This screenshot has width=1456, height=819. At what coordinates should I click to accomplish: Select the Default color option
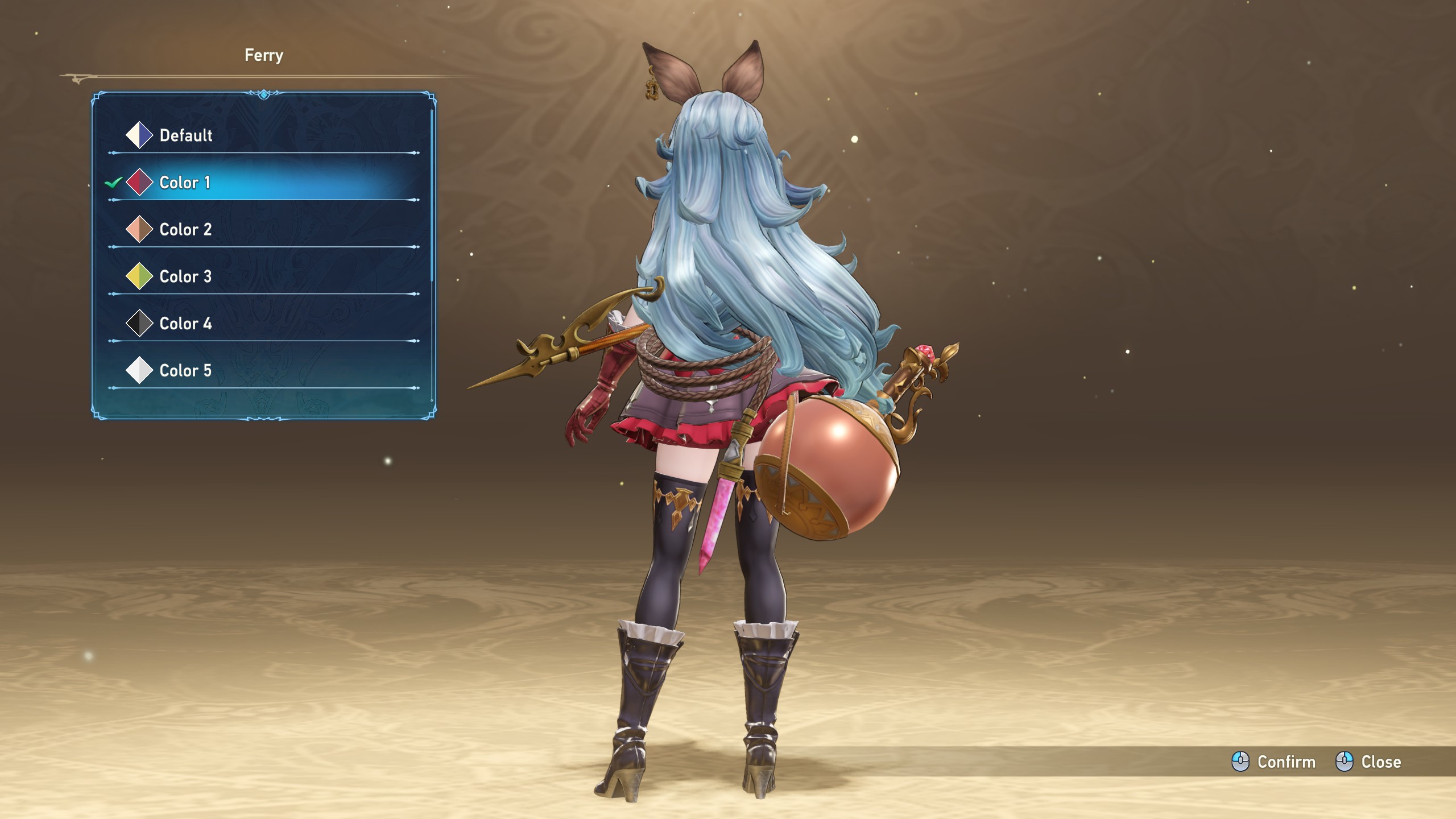(185, 135)
